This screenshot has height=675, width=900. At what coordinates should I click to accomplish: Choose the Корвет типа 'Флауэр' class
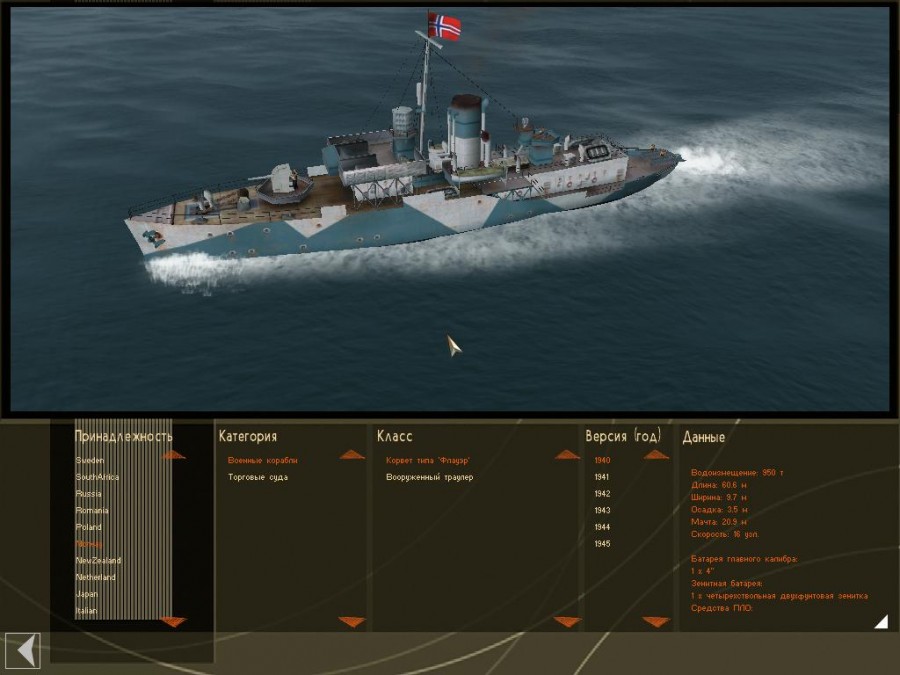428,460
